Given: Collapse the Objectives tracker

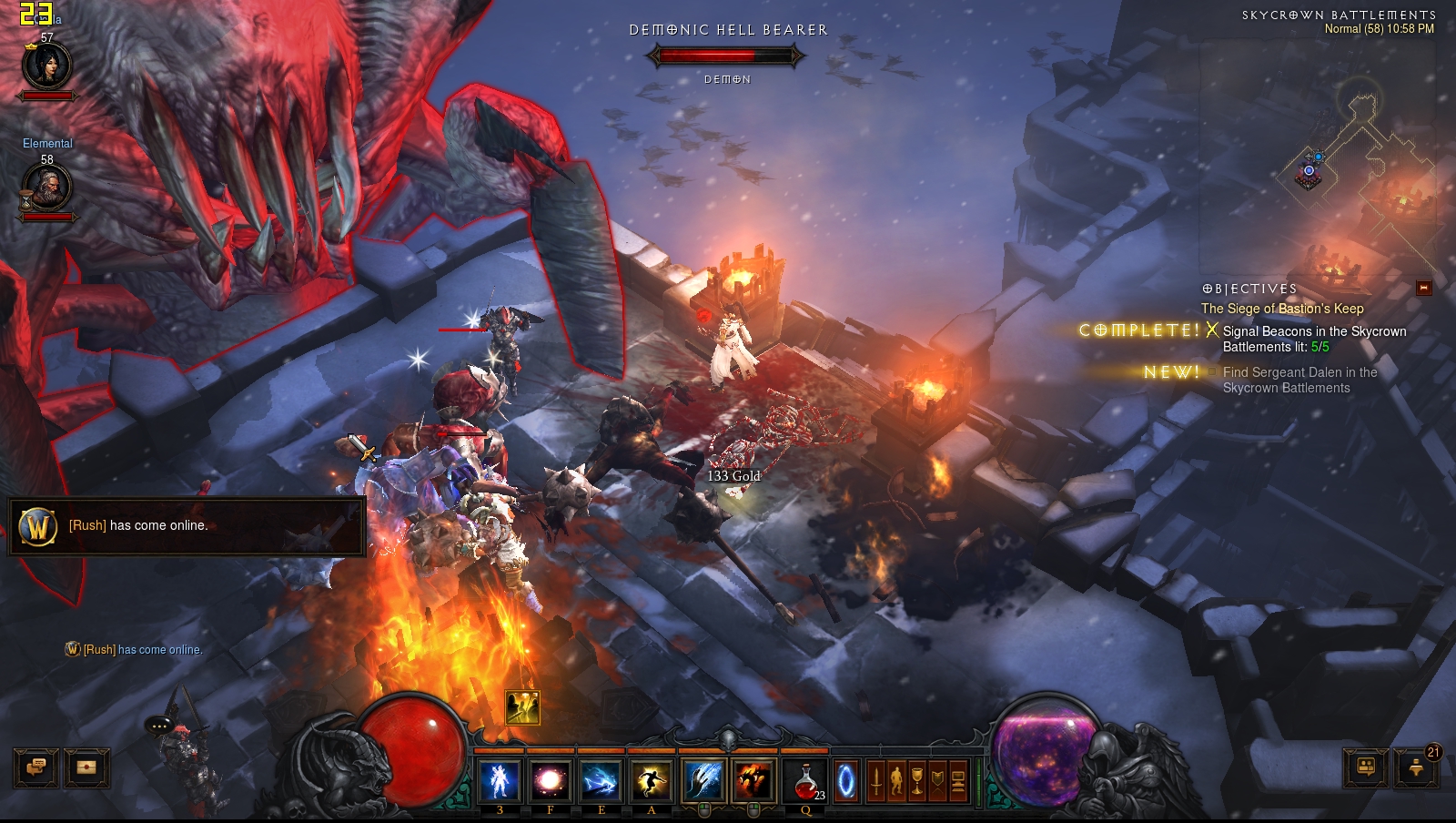Looking at the screenshot, I should tap(1424, 289).
